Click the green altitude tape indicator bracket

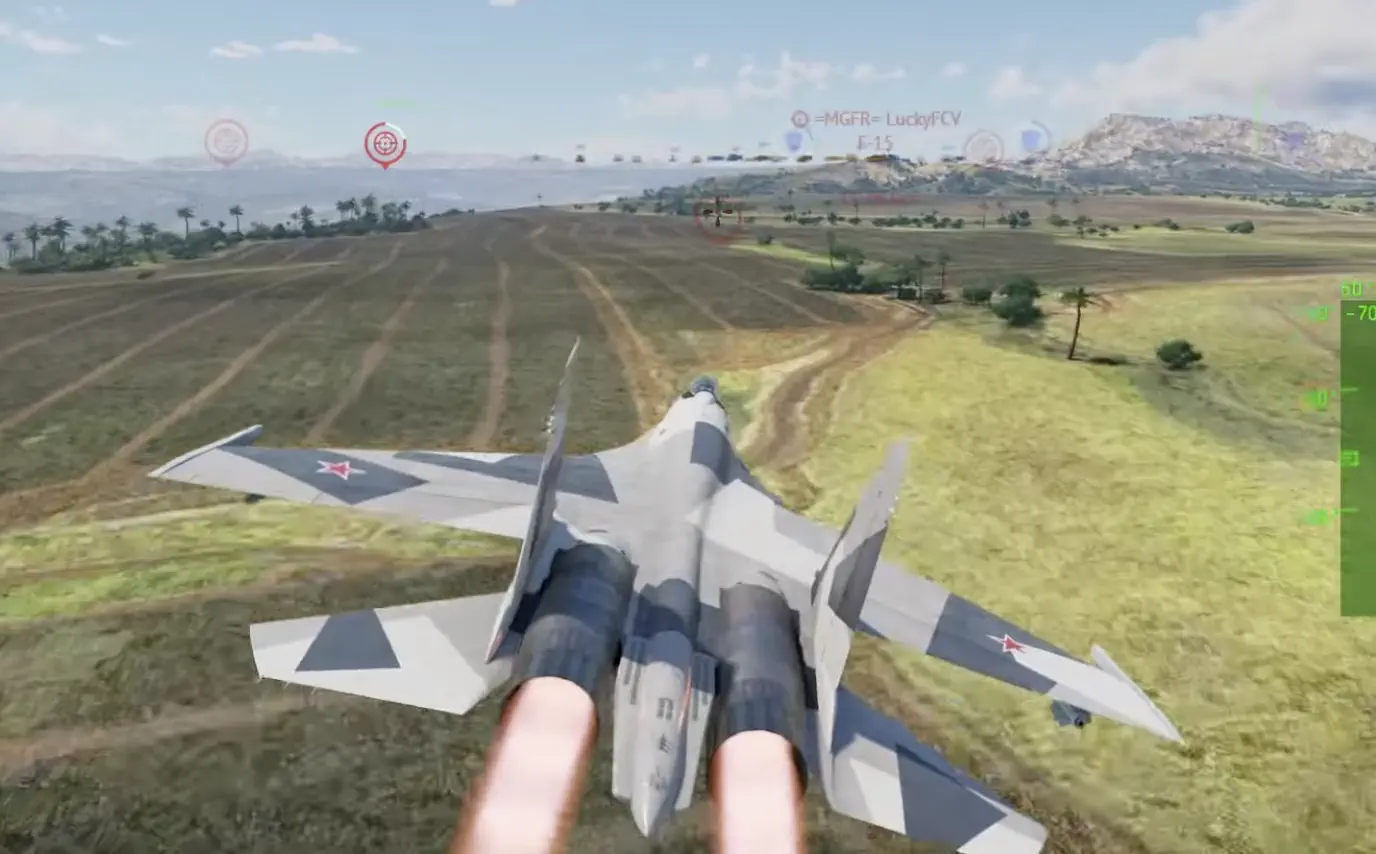point(1350,458)
